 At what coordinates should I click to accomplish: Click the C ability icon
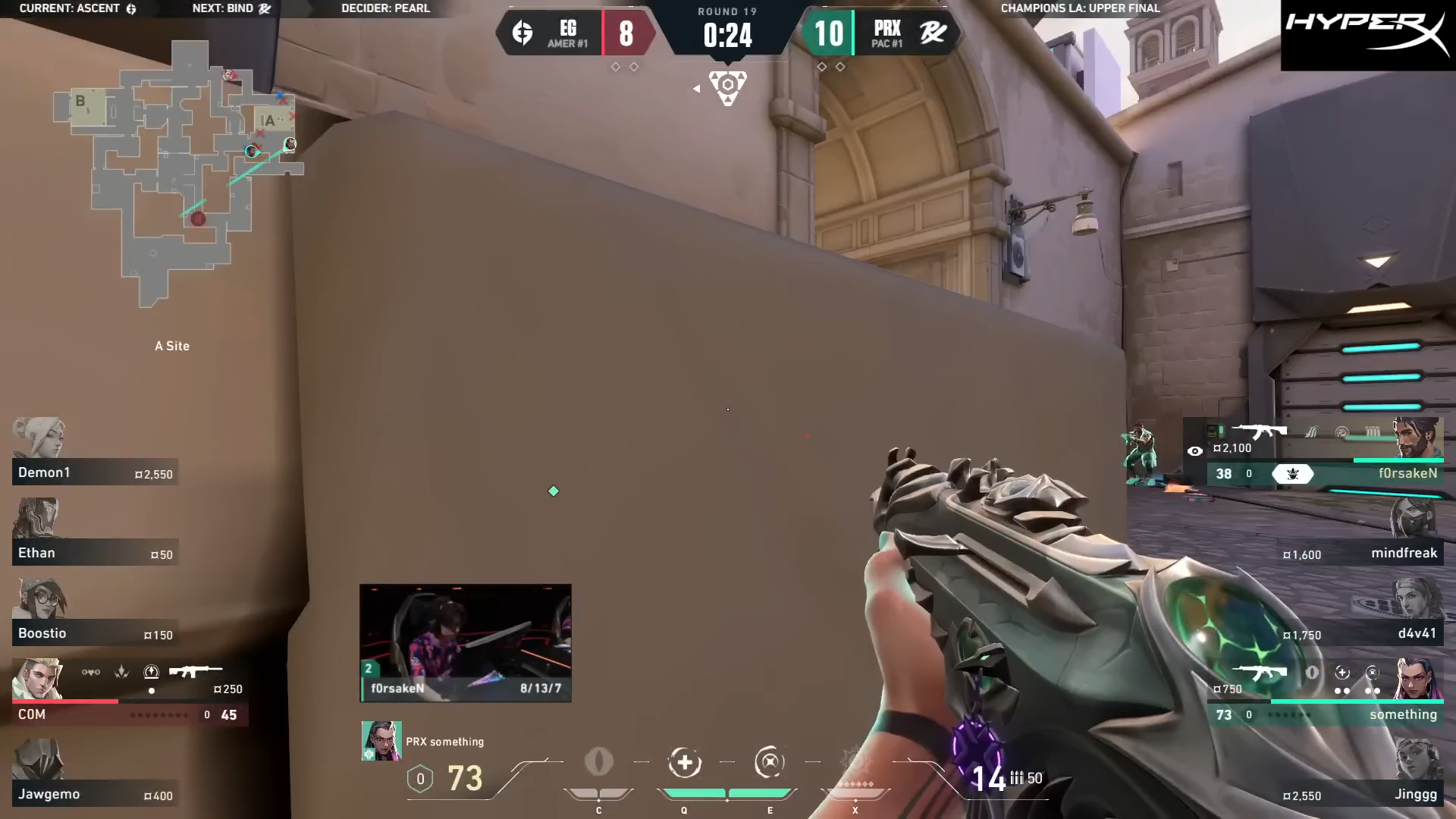(598, 763)
